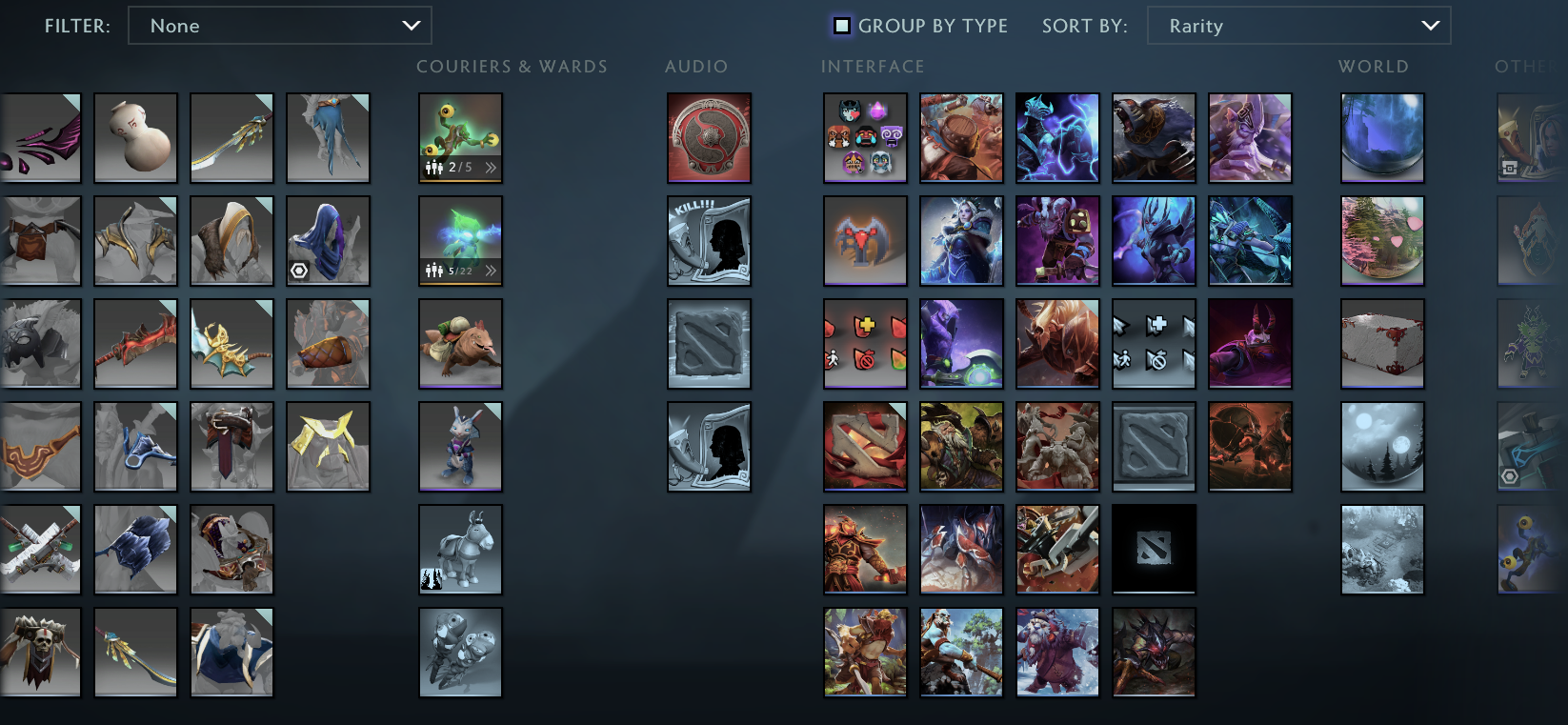
Task: Expand the 2/5 ward bundle chevron
Action: [x=489, y=168]
